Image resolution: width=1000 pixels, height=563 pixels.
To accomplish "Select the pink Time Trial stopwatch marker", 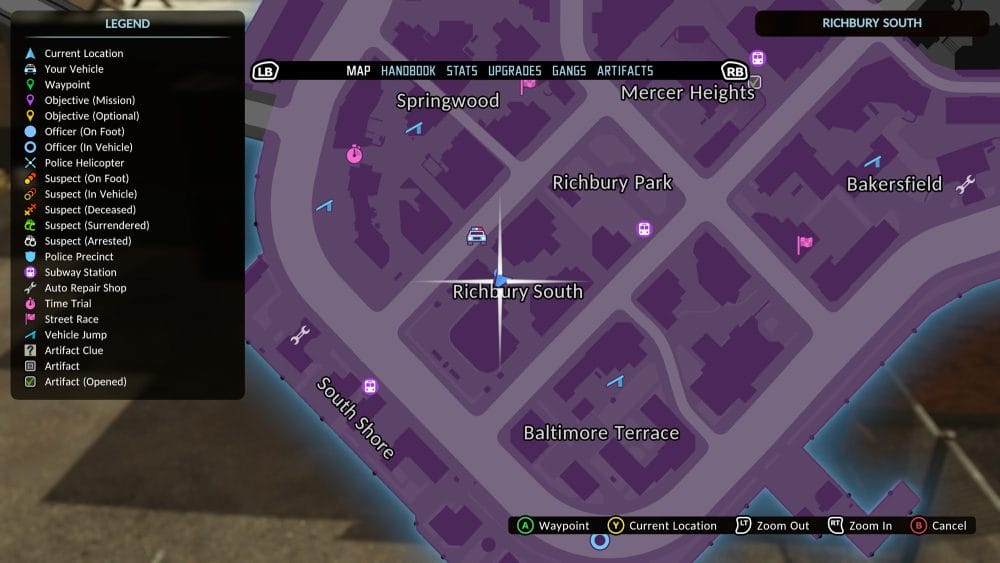I will point(354,155).
